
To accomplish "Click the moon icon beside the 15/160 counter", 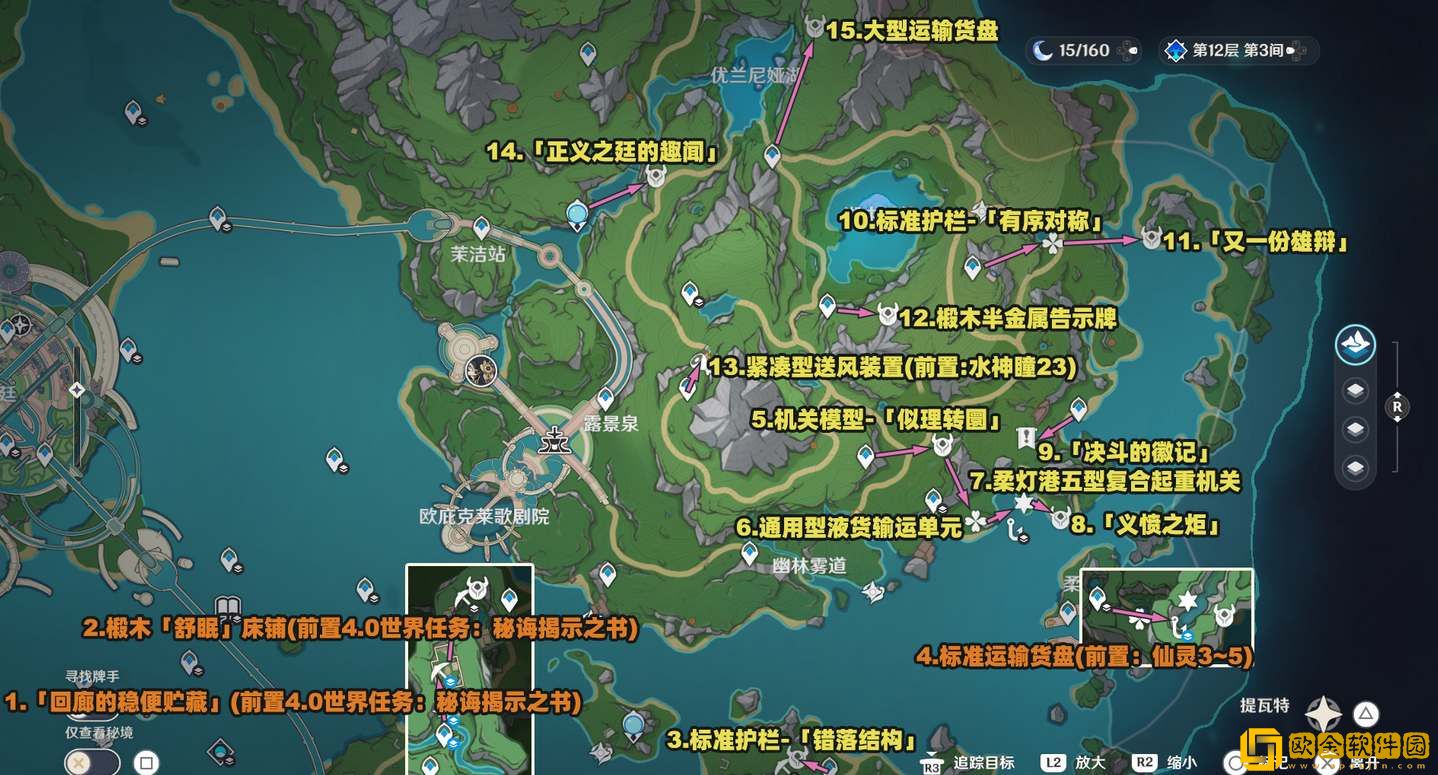I will (x=1043, y=51).
